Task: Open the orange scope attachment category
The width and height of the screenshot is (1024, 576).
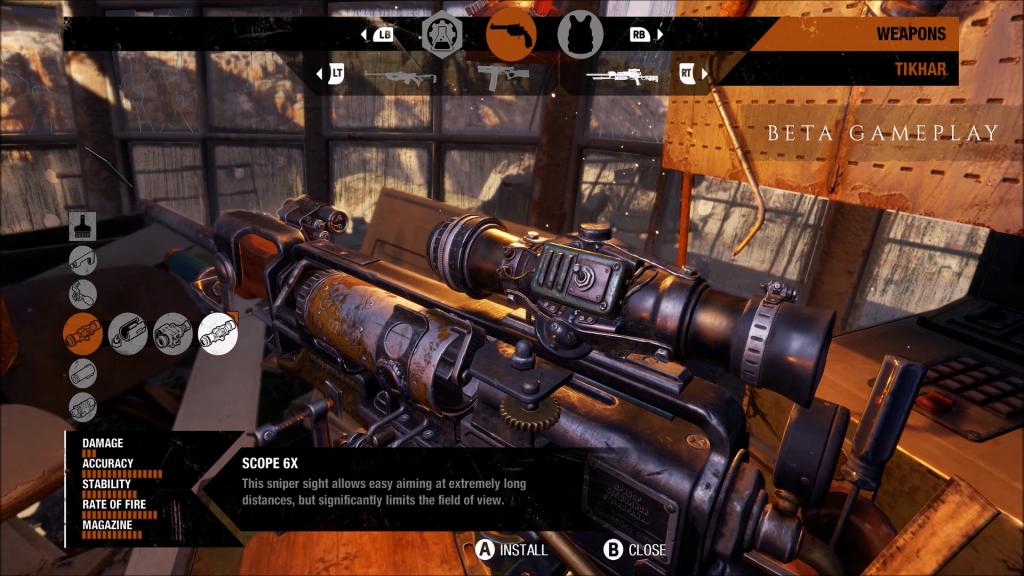Action: coord(83,333)
